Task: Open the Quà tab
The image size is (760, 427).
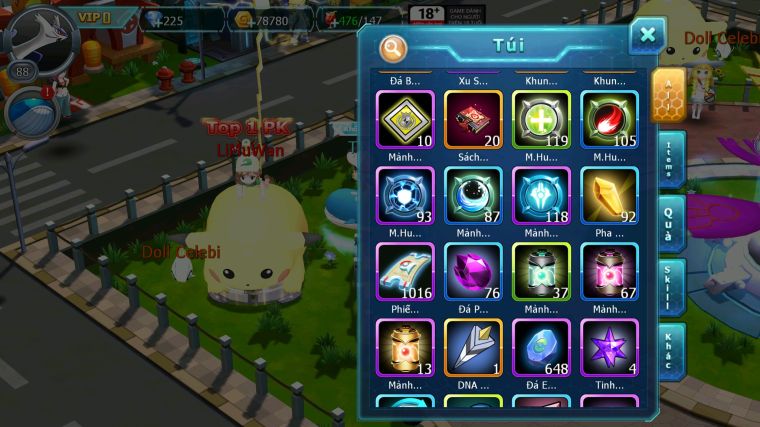Action: click(670, 223)
